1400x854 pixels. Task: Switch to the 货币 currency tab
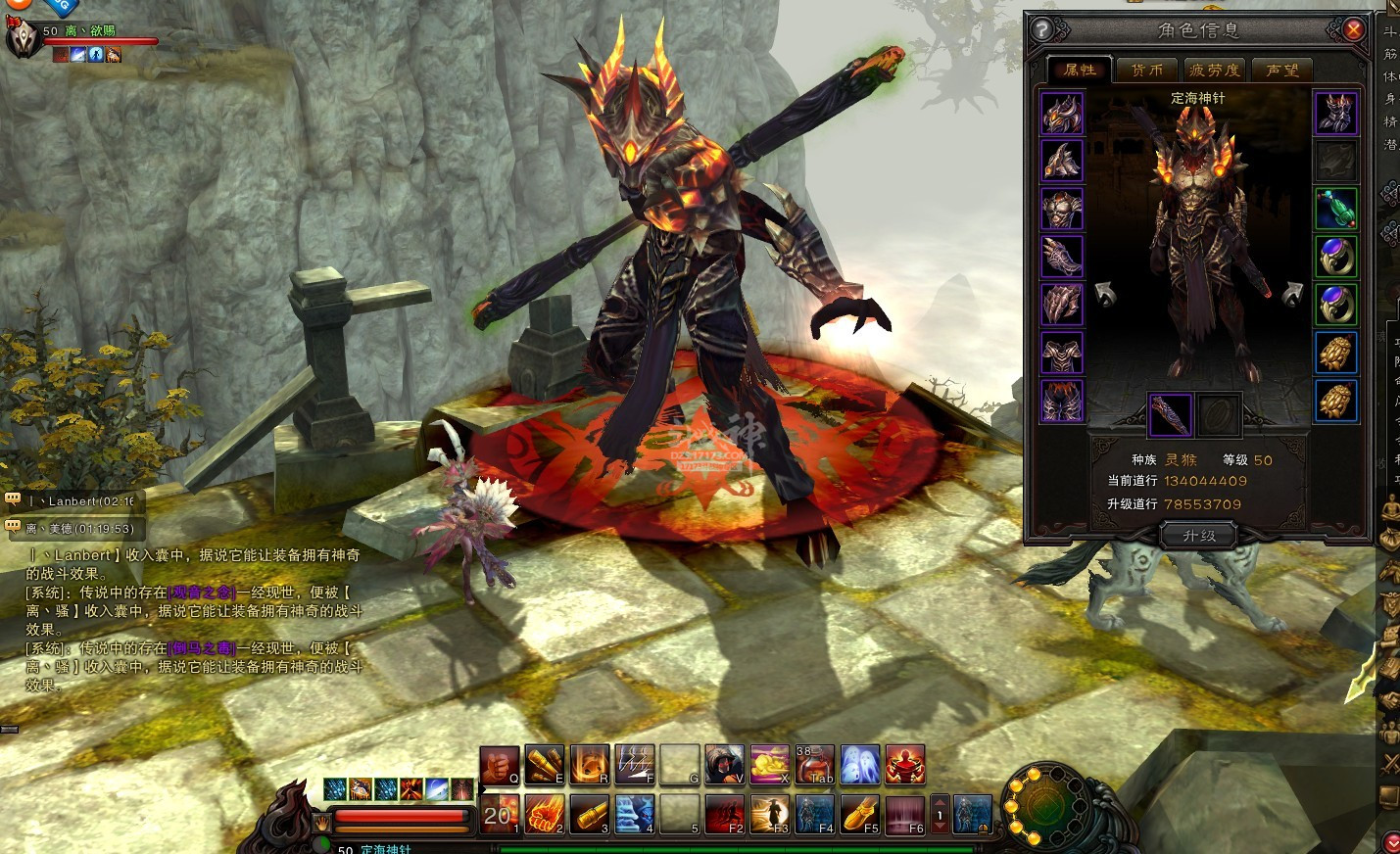(1146, 70)
